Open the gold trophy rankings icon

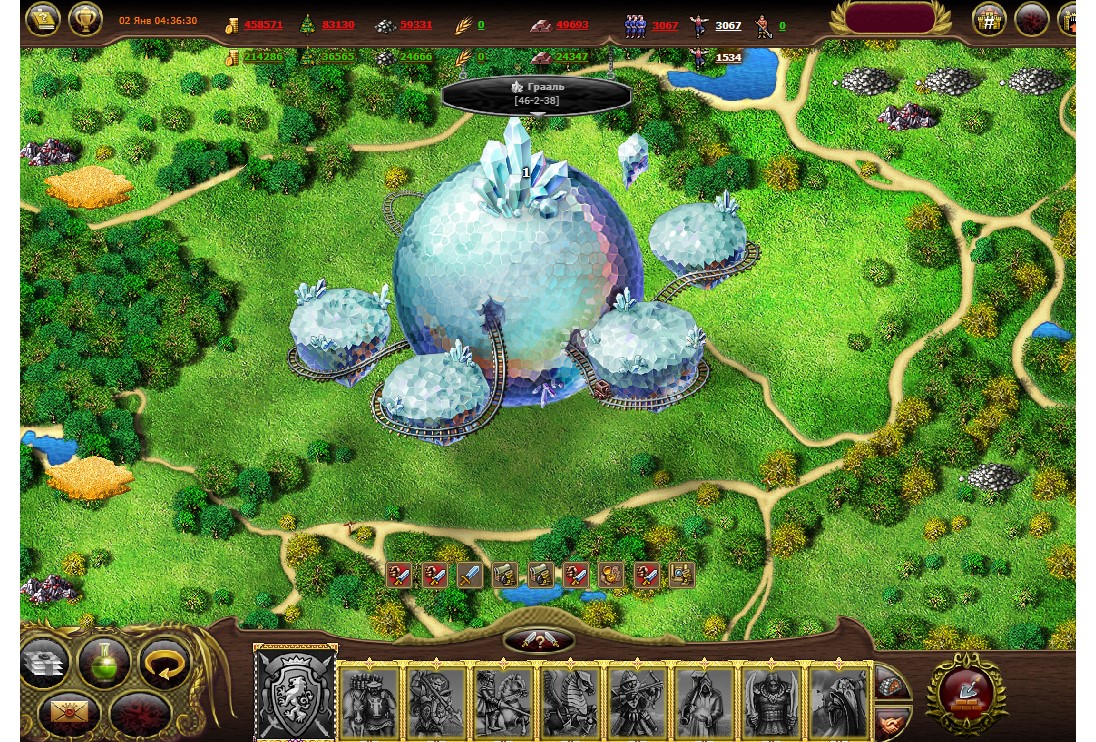point(86,19)
